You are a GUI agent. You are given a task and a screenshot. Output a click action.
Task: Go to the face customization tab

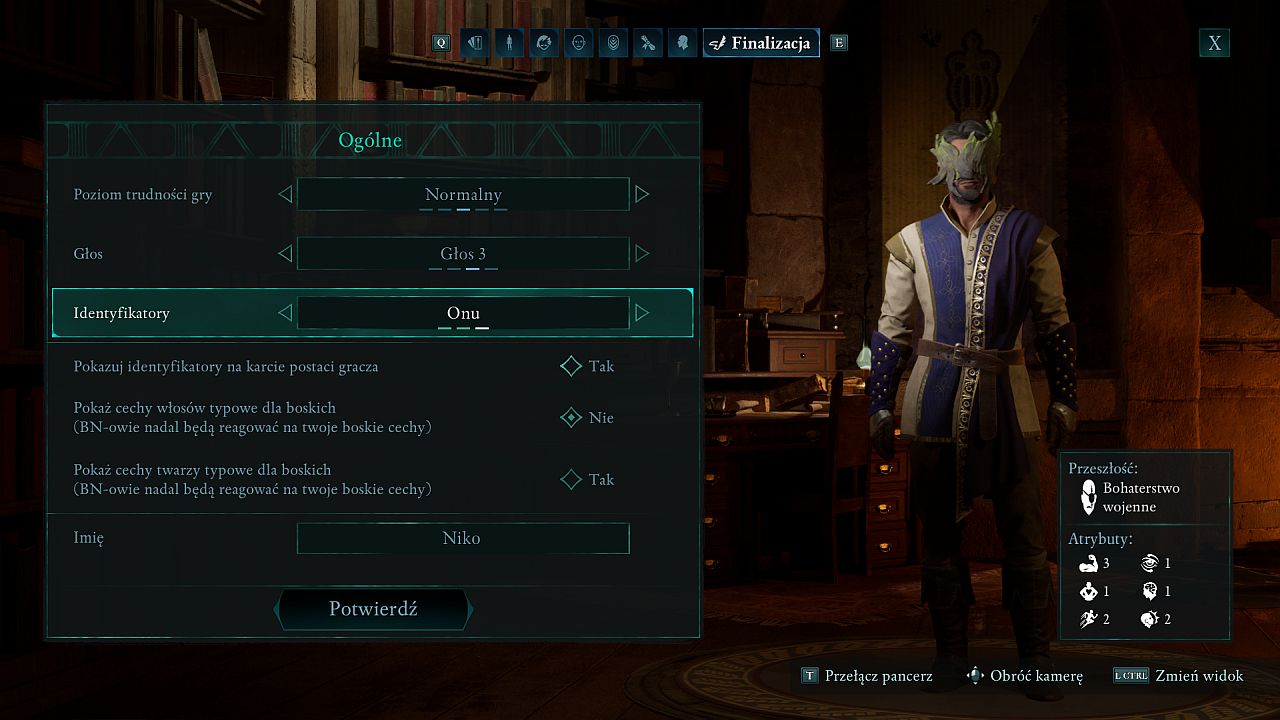coord(578,43)
